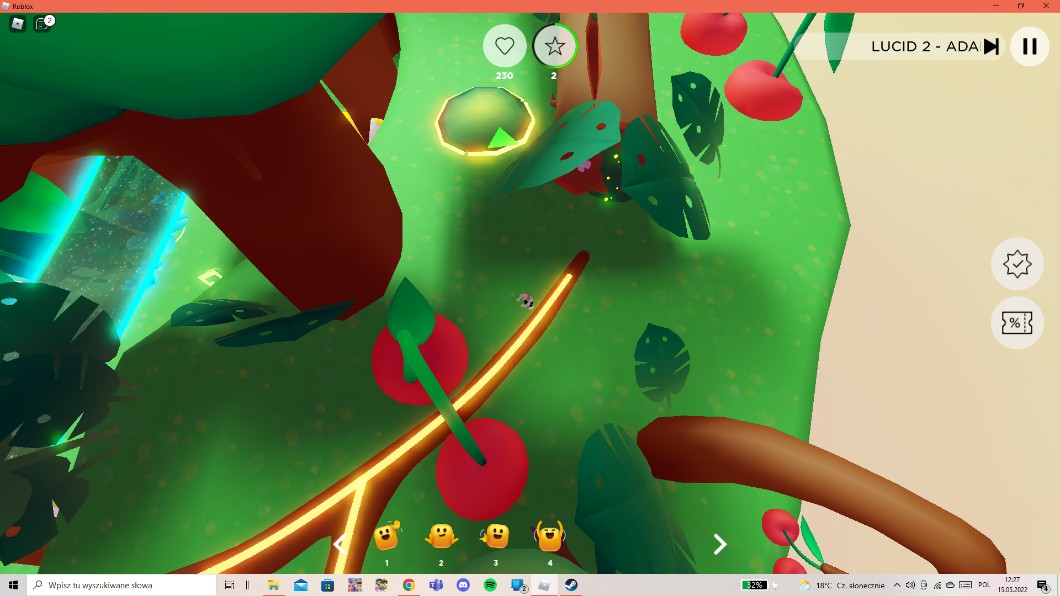Play emote 2, the shrugging face
Image resolution: width=1060 pixels, height=596 pixels.
click(x=441, y=537)
